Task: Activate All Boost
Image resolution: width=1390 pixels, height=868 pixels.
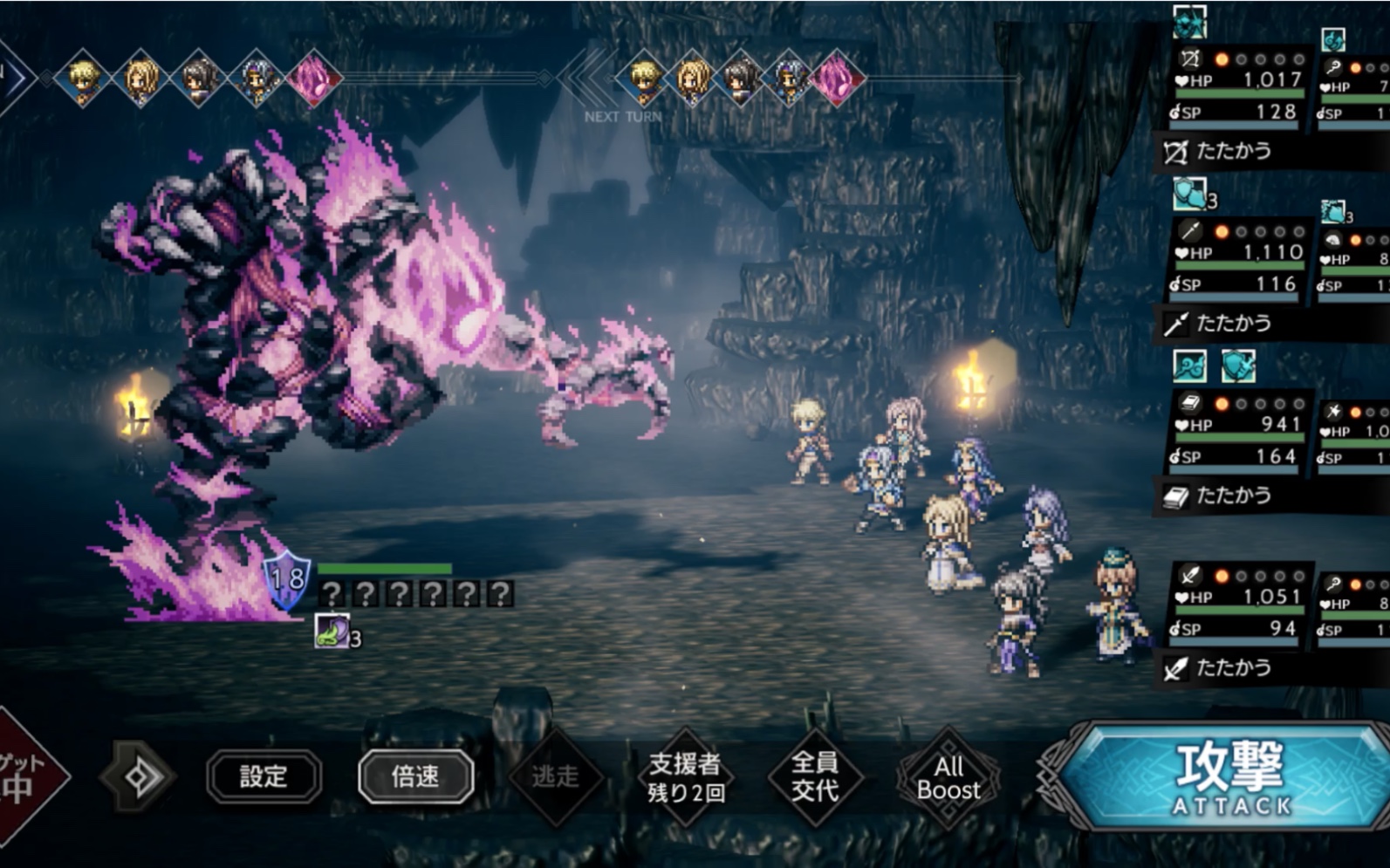Action: [x=948, y=777]
